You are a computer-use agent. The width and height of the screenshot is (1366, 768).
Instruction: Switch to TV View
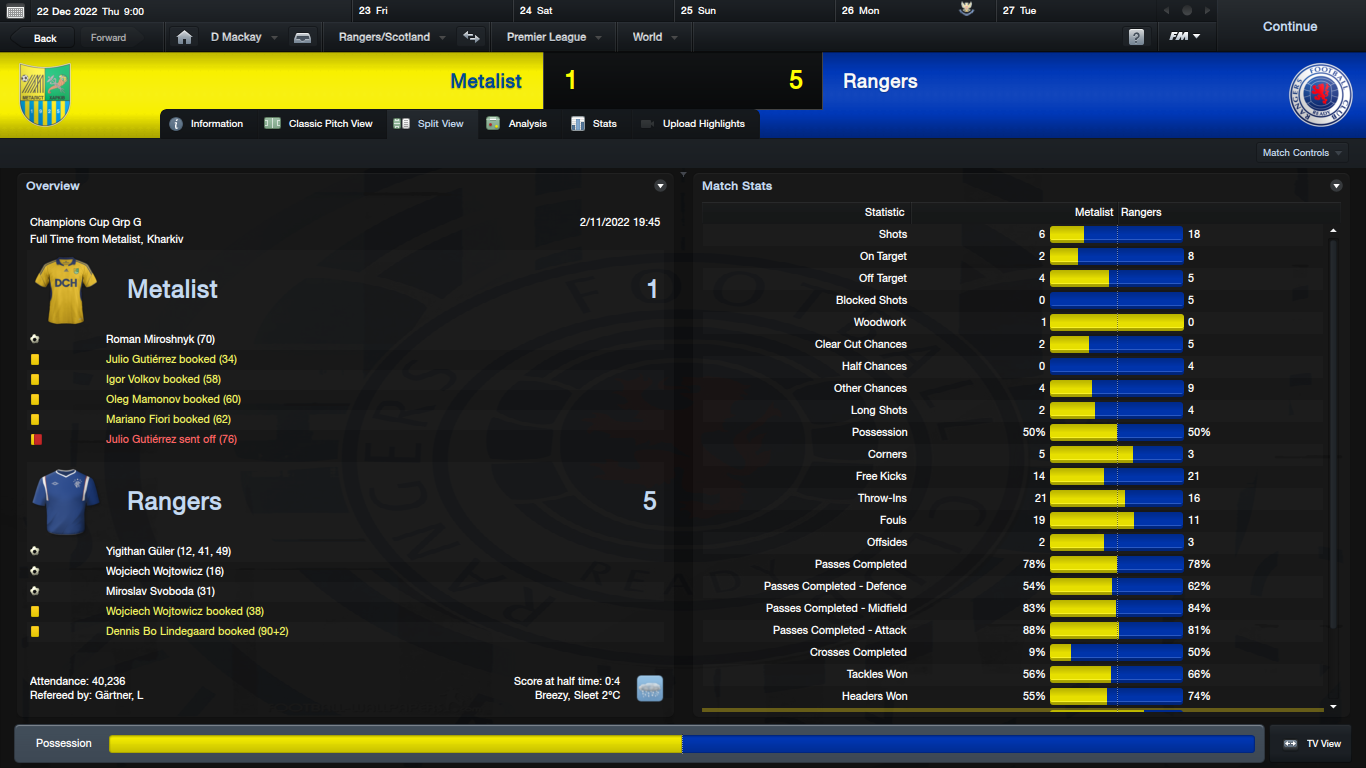[1312, 744]
